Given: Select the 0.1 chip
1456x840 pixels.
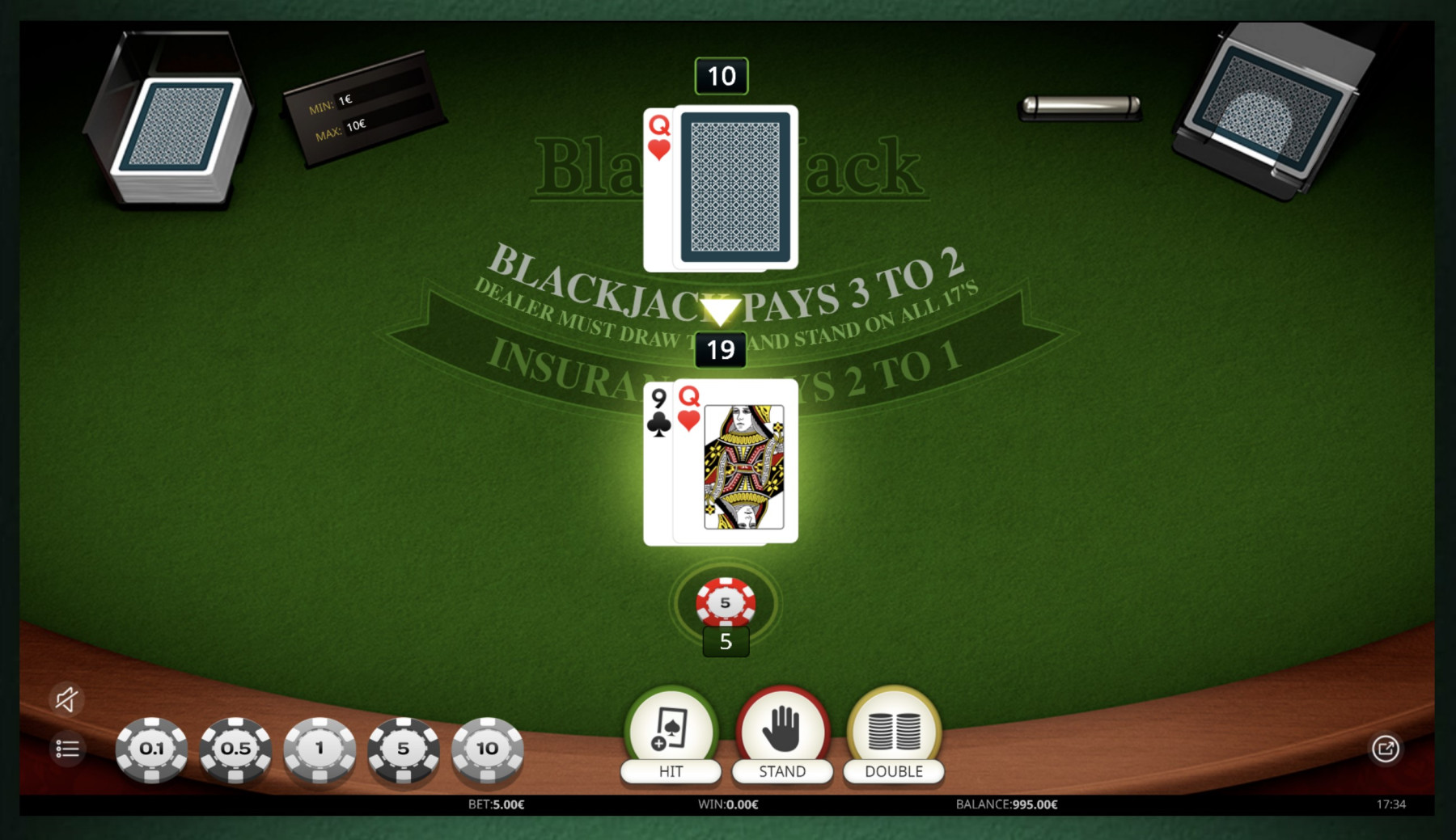Looking at the screenshot, I should click(151, 749).
